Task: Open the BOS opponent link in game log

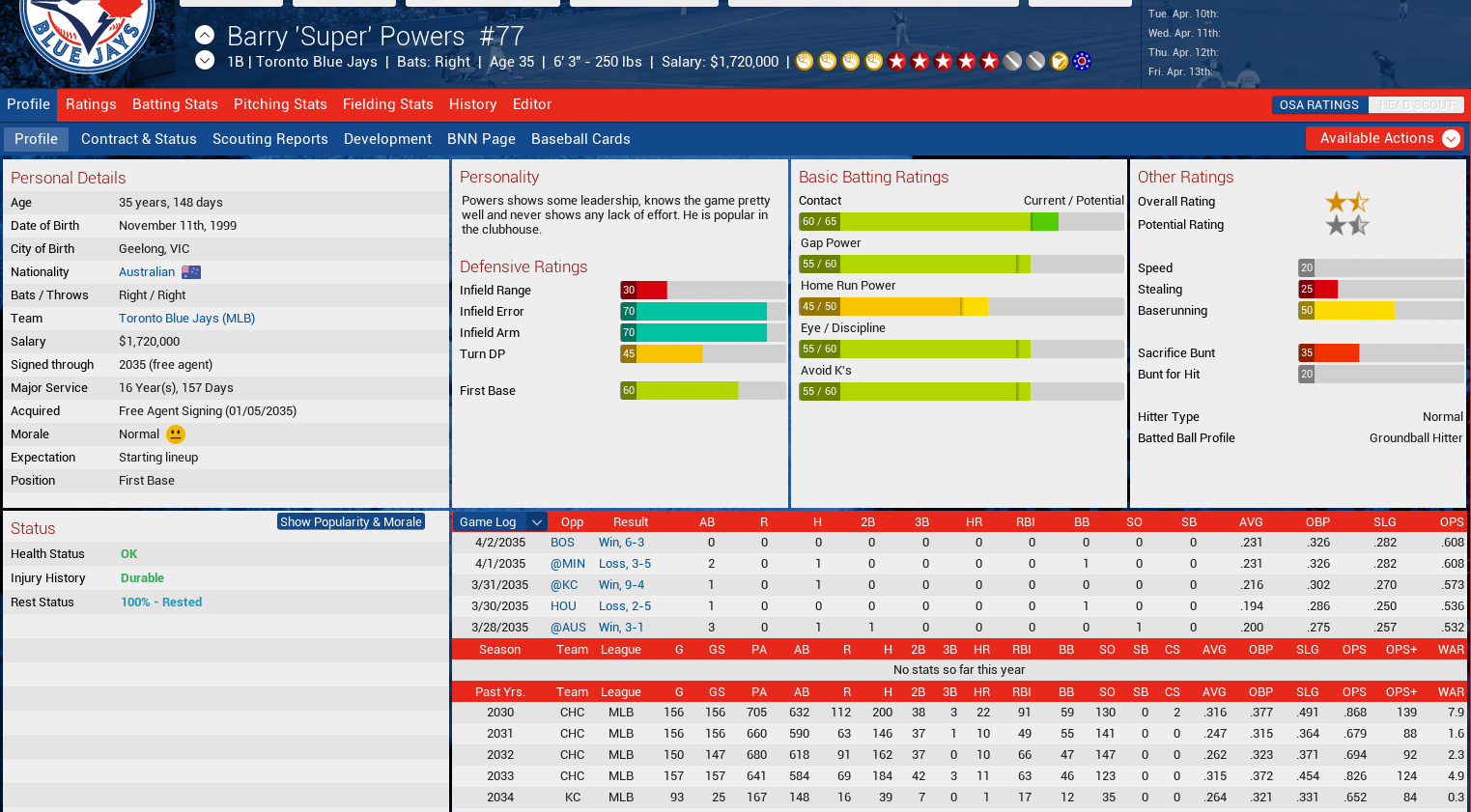Action: (562, 543)
